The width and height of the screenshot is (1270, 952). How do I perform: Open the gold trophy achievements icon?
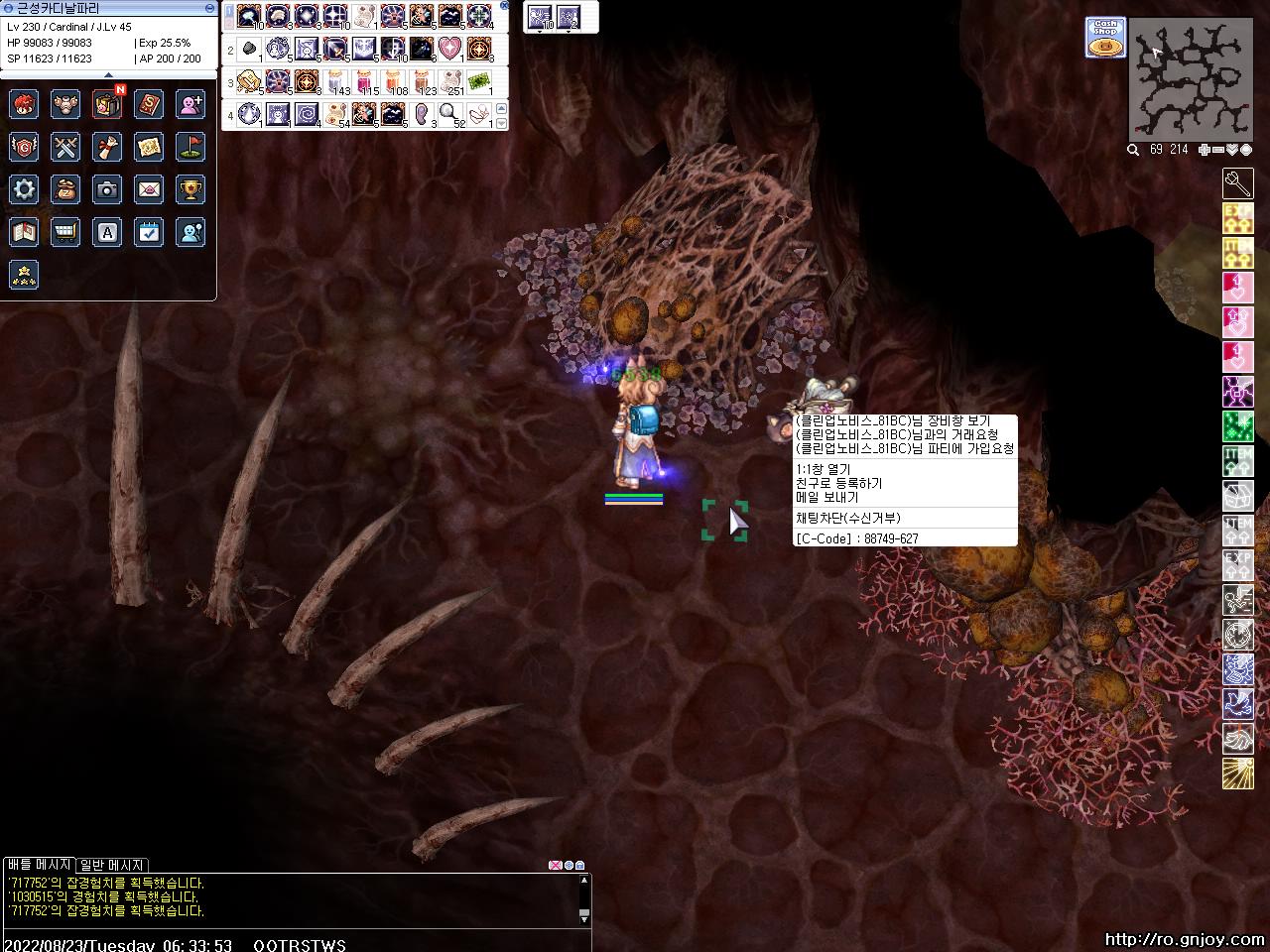(x=190, y=189)
